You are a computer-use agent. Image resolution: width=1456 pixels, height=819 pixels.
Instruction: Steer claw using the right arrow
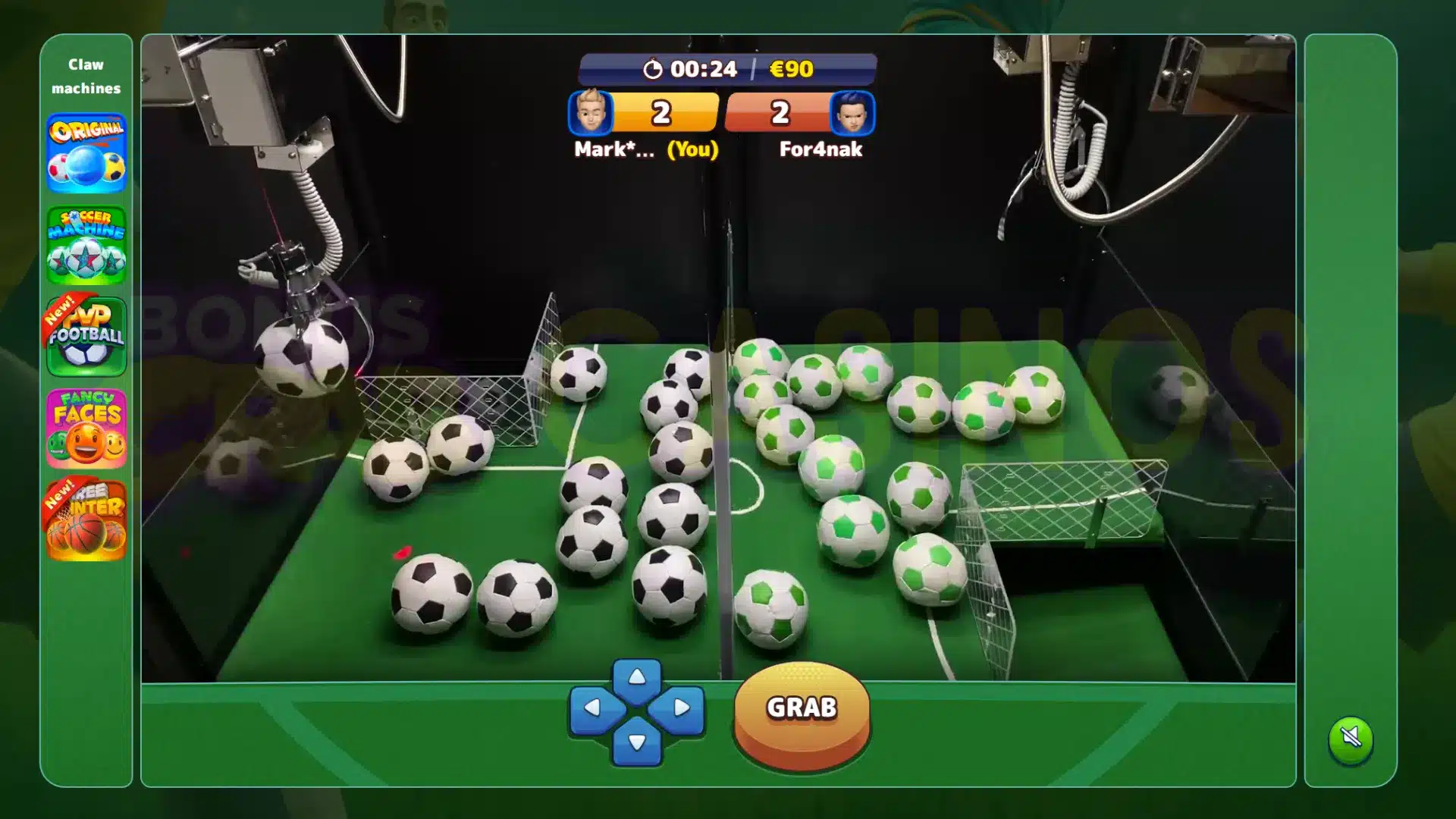680,708
